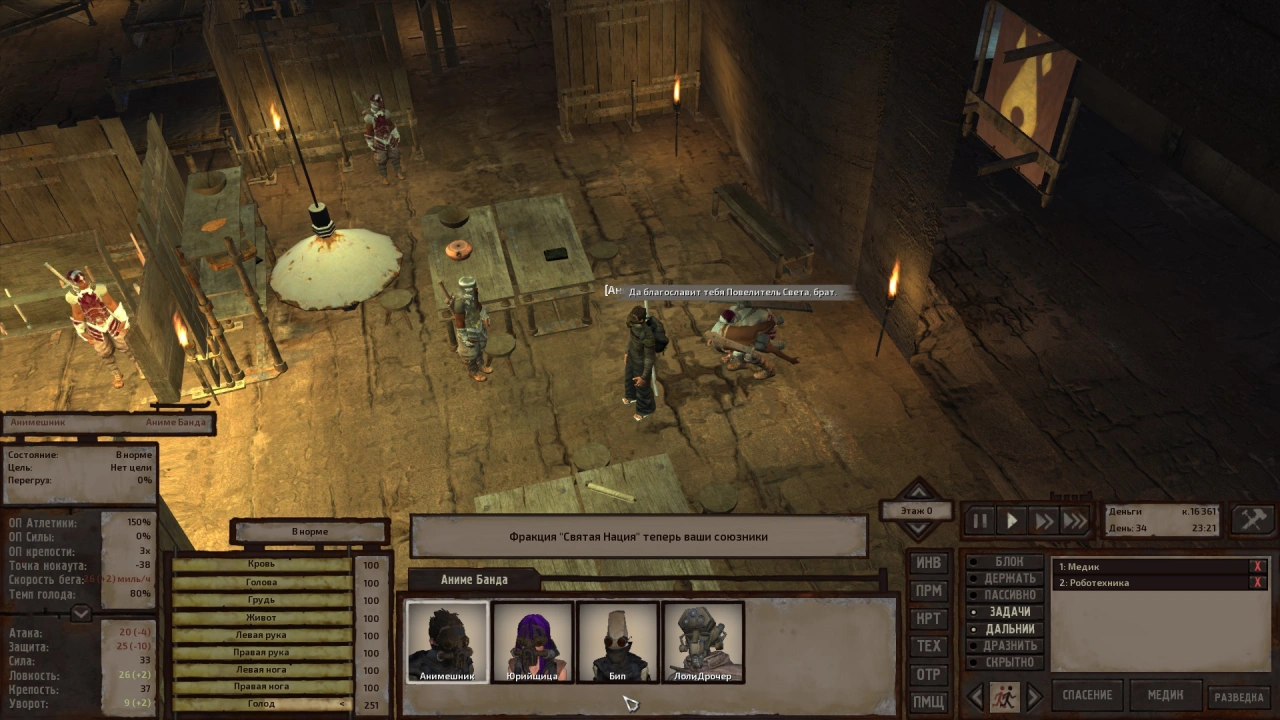Switch to triple fast-forward speed
The height and width of the screenshot is (720, 1280).
pyautogui.click(x=1075, y=521)
